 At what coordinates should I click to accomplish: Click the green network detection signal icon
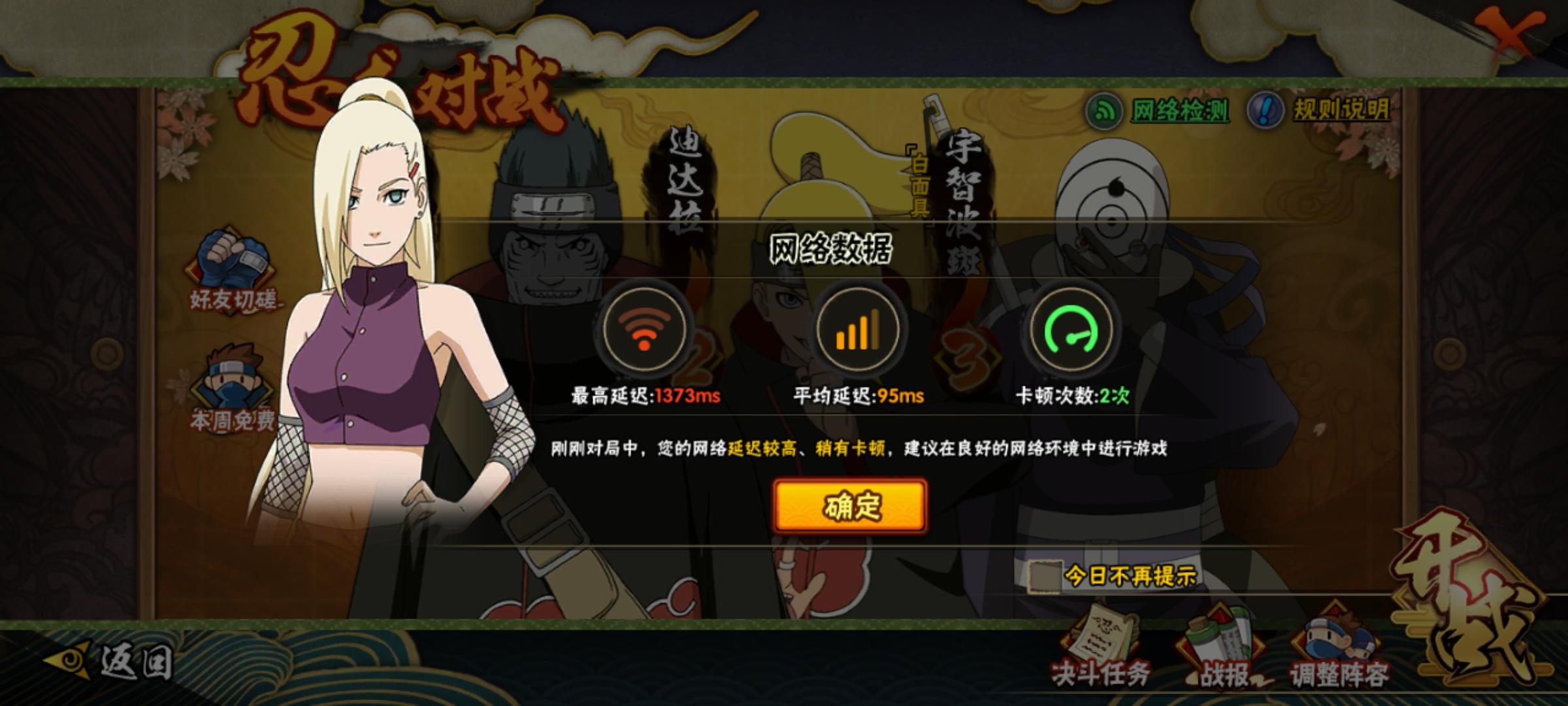click(x=1105, y=110)
